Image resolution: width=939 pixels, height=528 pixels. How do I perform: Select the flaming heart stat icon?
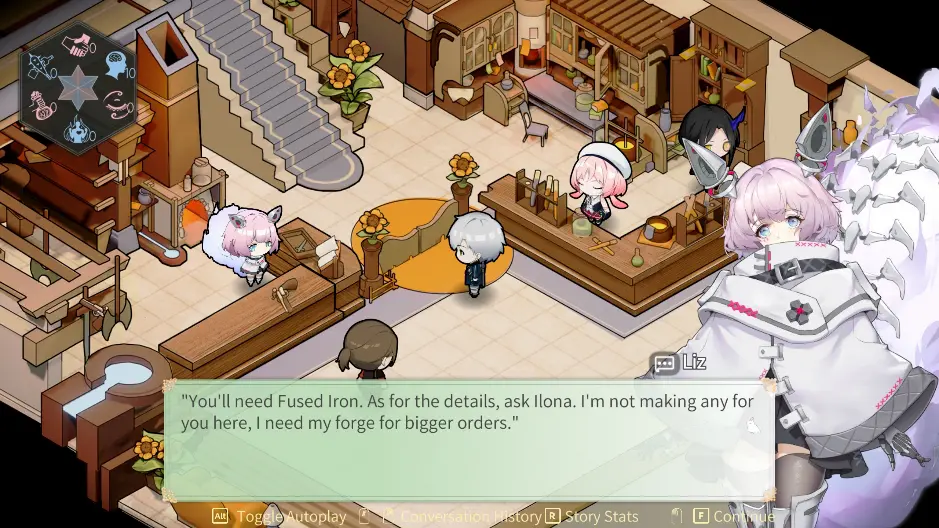pos(76,130)
